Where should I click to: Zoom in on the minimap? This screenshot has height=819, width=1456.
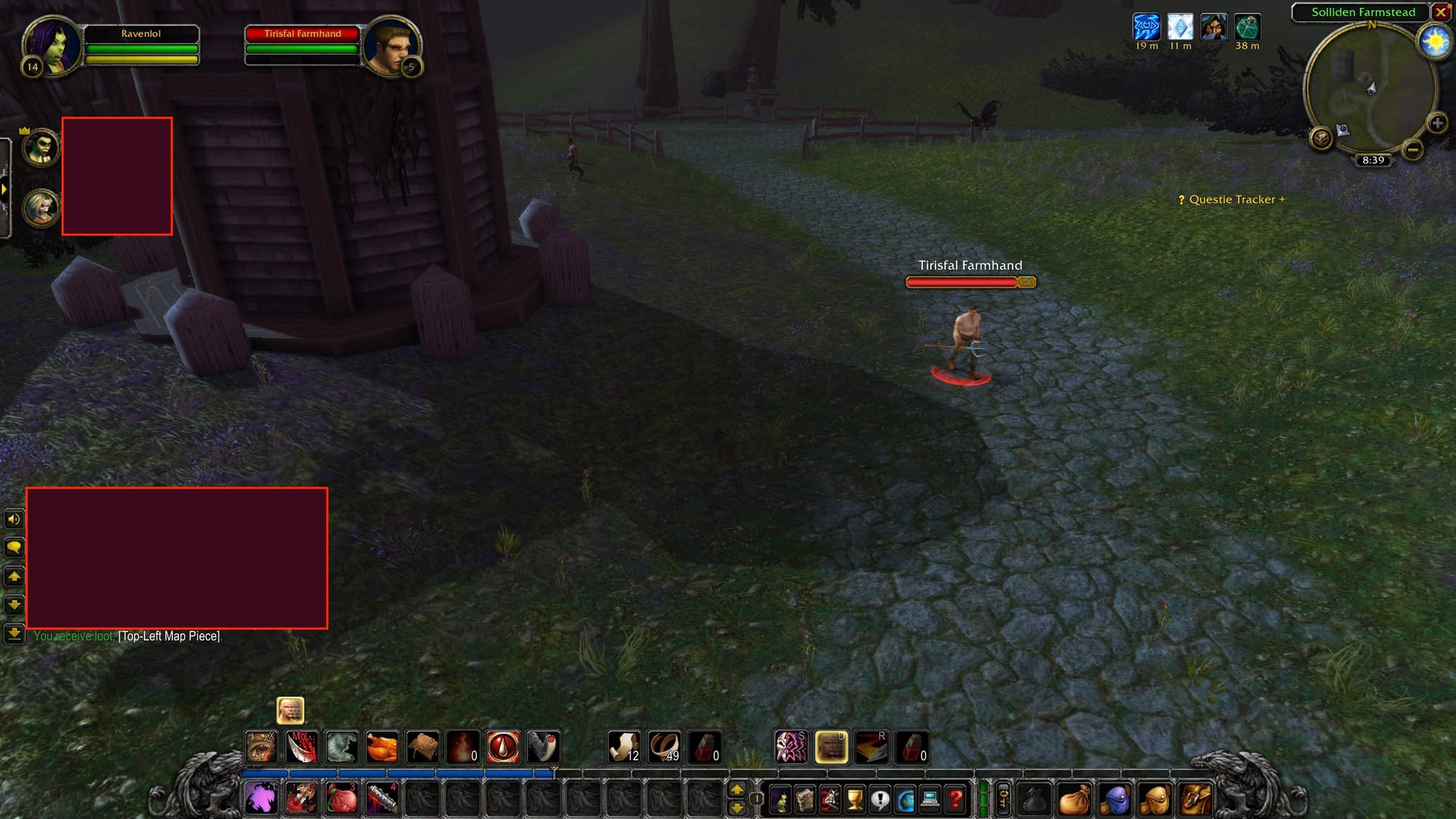click(1437, 123)
